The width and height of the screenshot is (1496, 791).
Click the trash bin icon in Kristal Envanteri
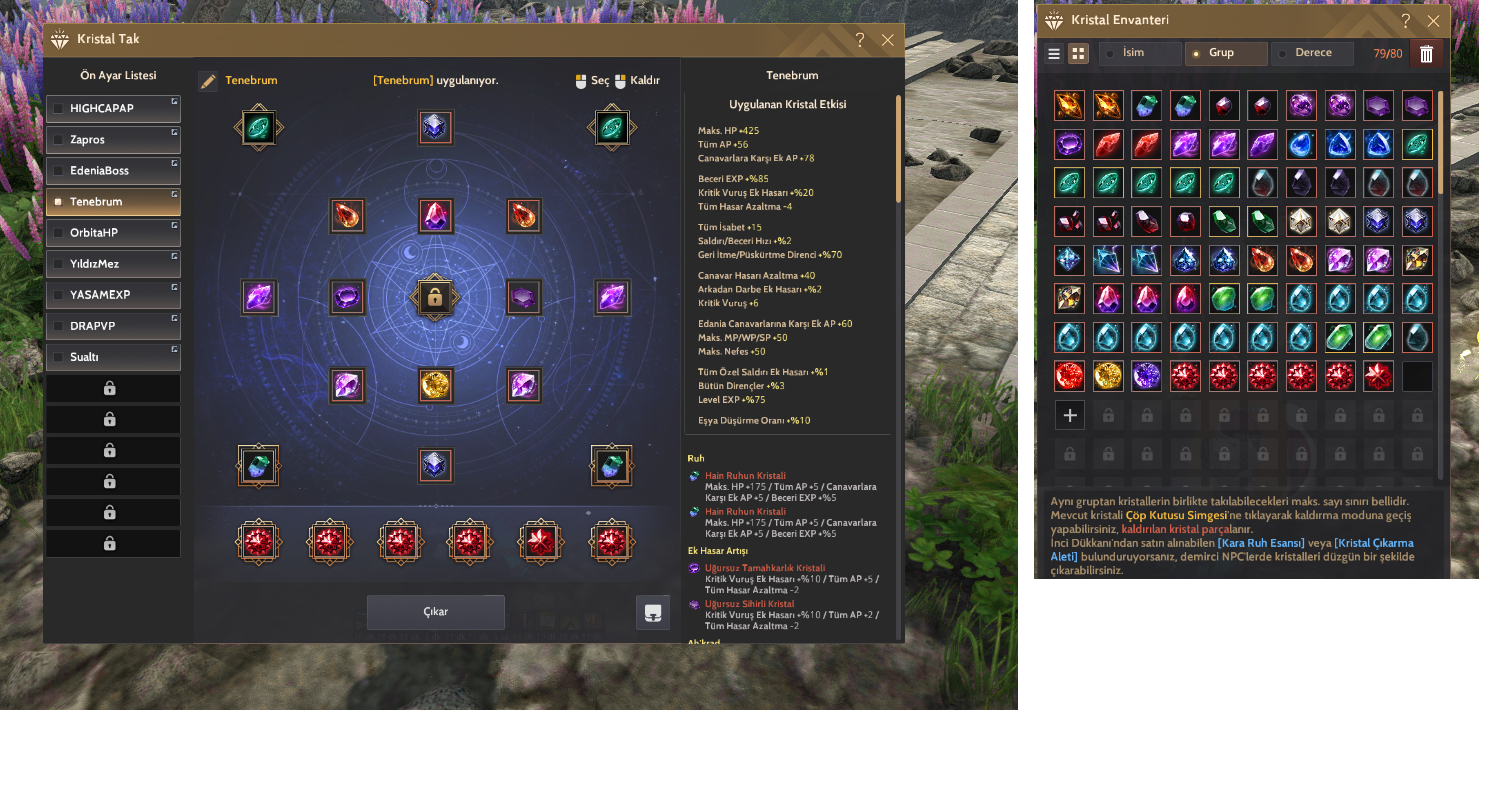coord(1426,53)
